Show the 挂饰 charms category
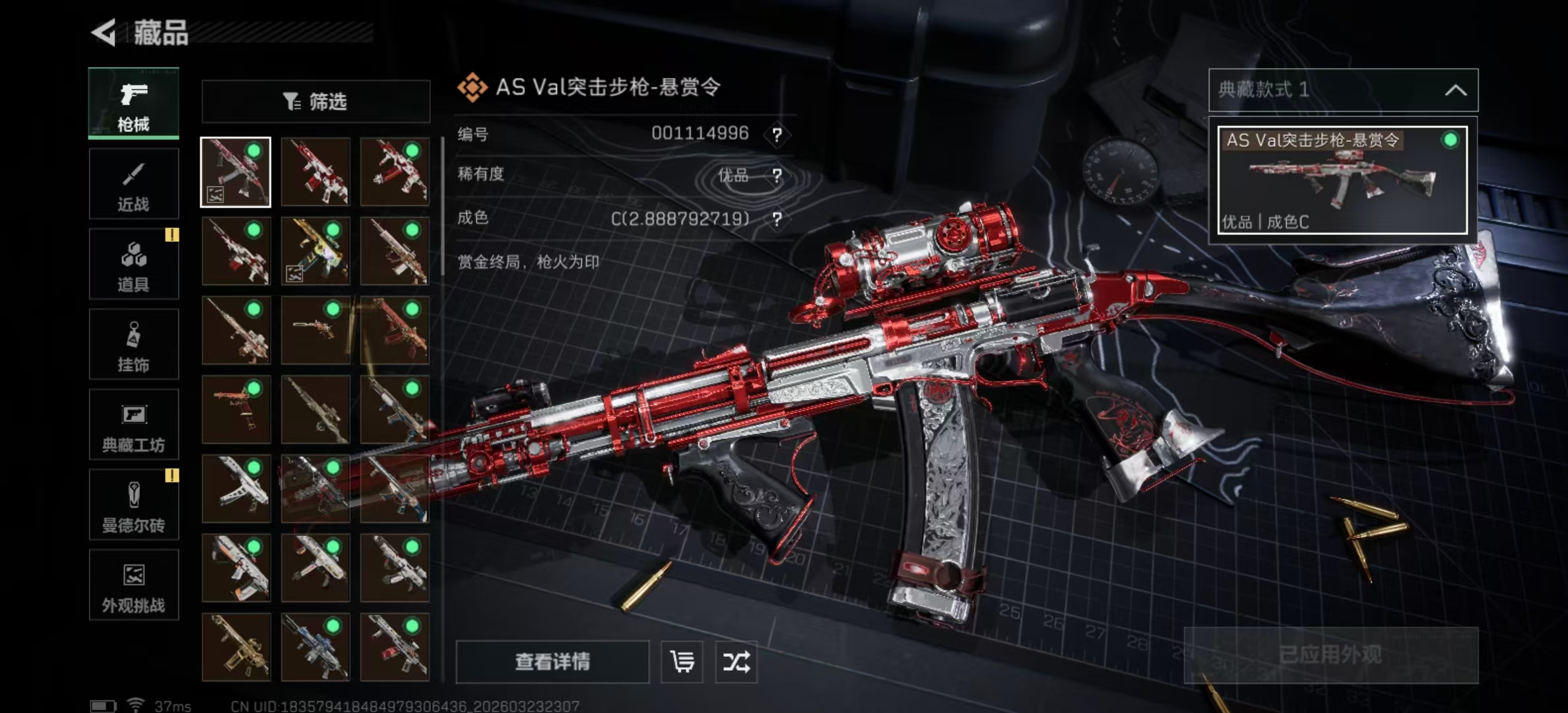 [x=133, y=345]
